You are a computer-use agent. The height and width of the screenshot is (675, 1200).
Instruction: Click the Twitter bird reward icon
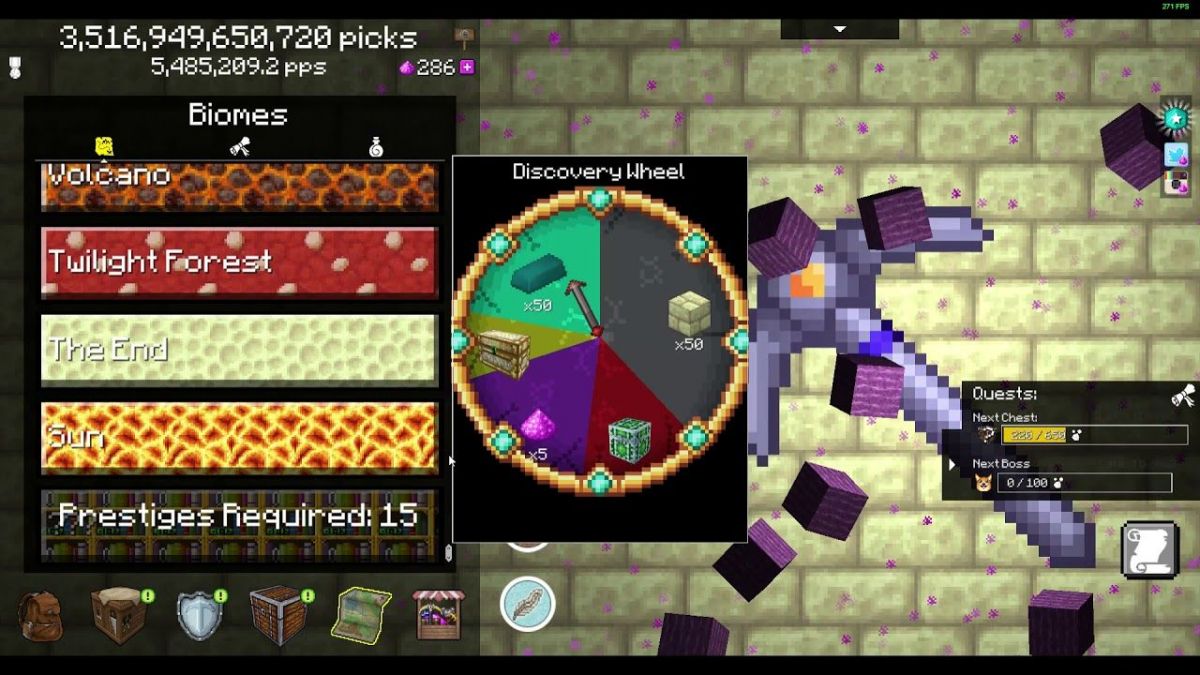[1176, 154]
